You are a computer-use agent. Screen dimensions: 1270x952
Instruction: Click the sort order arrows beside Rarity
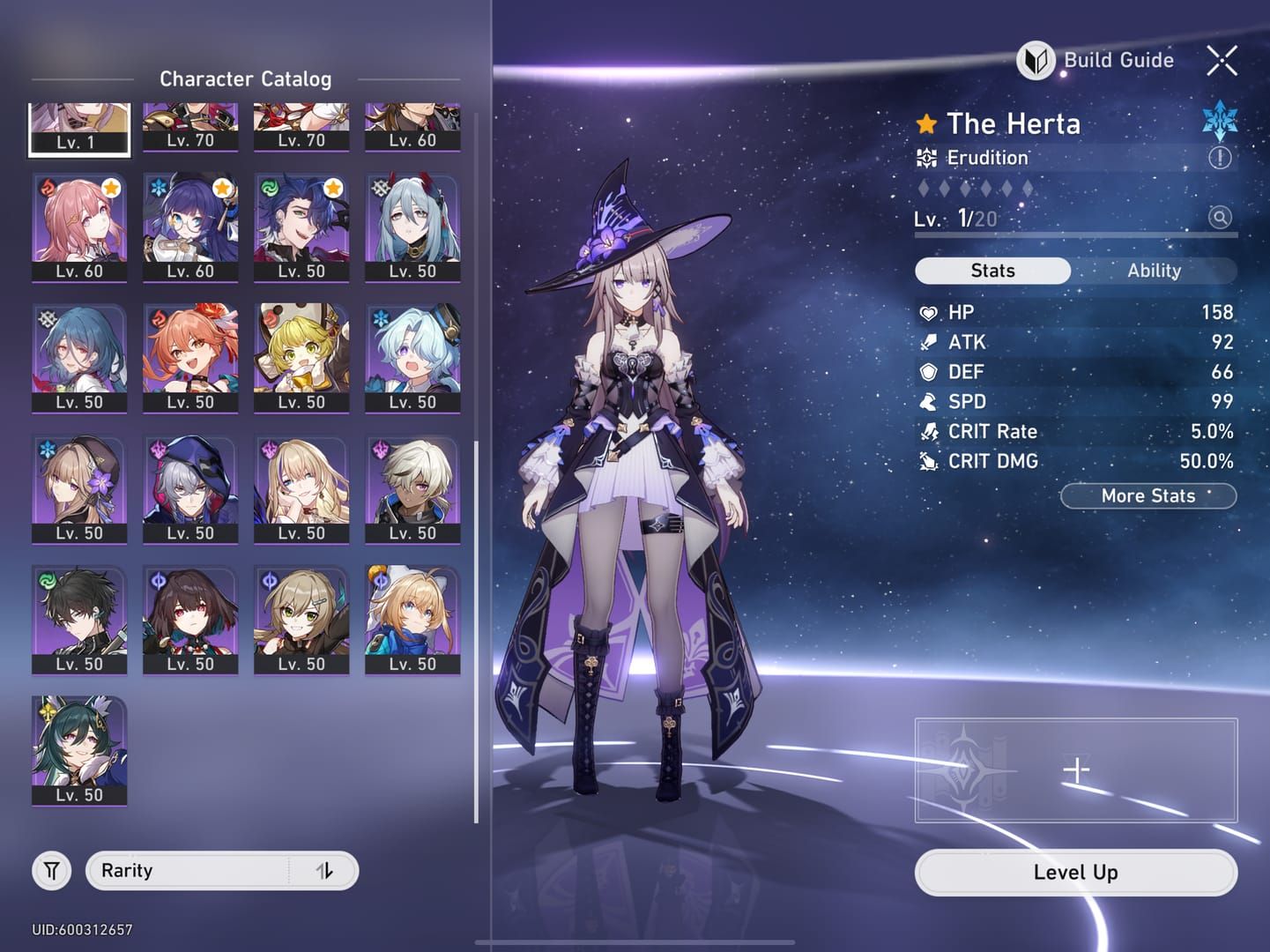(x=326, y=870)
